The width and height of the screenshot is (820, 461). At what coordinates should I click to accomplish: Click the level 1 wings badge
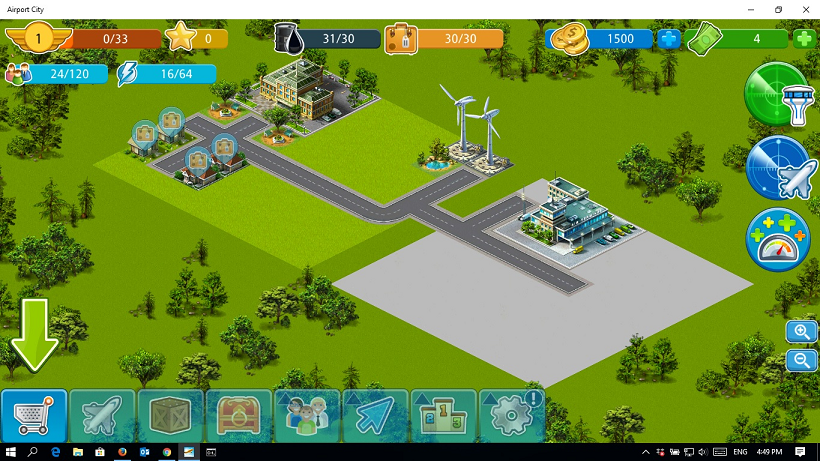pyautogui.click(x=37, y=39)
